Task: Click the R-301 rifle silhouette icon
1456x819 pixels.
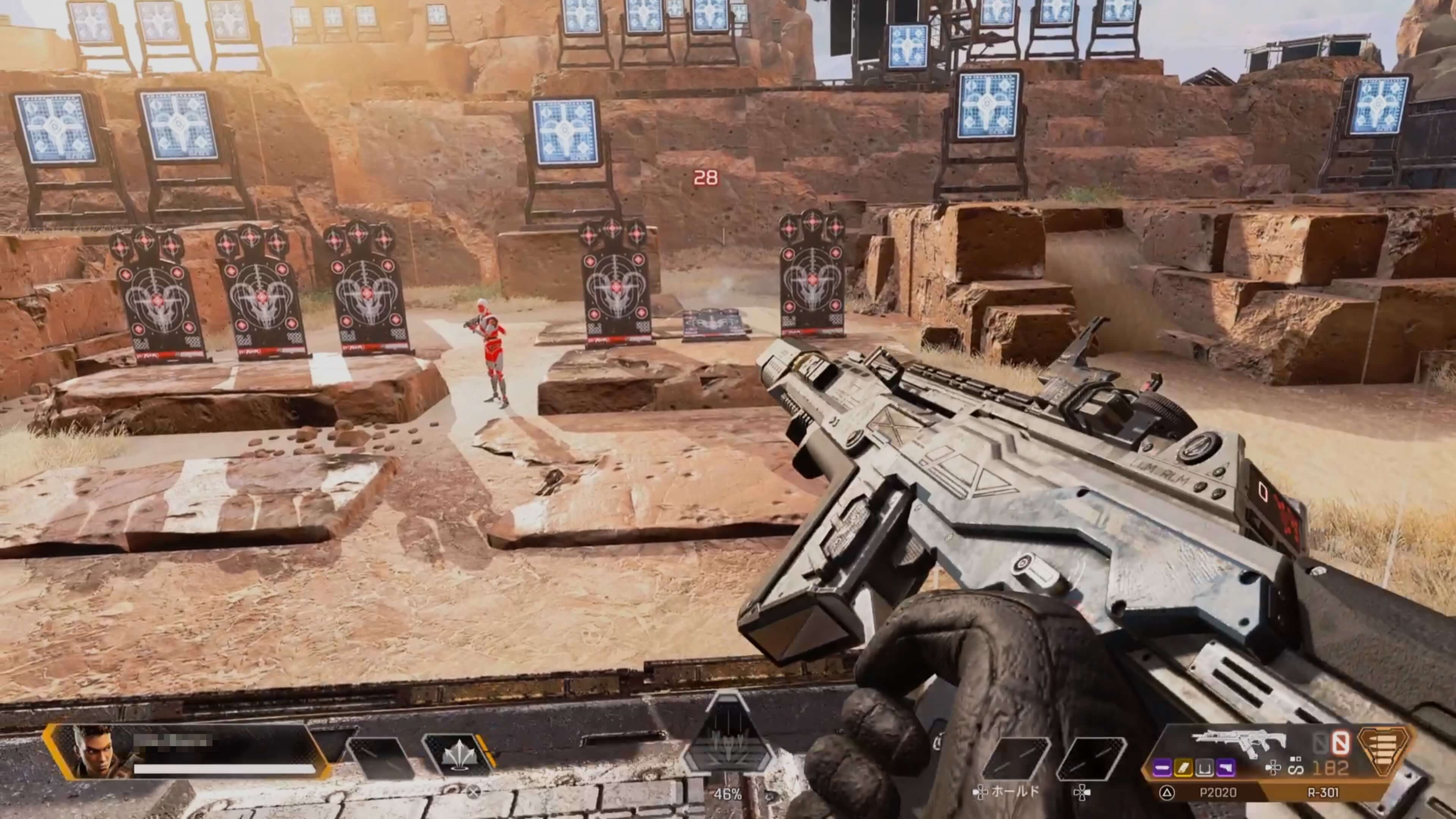Action: pos(1238,743)
